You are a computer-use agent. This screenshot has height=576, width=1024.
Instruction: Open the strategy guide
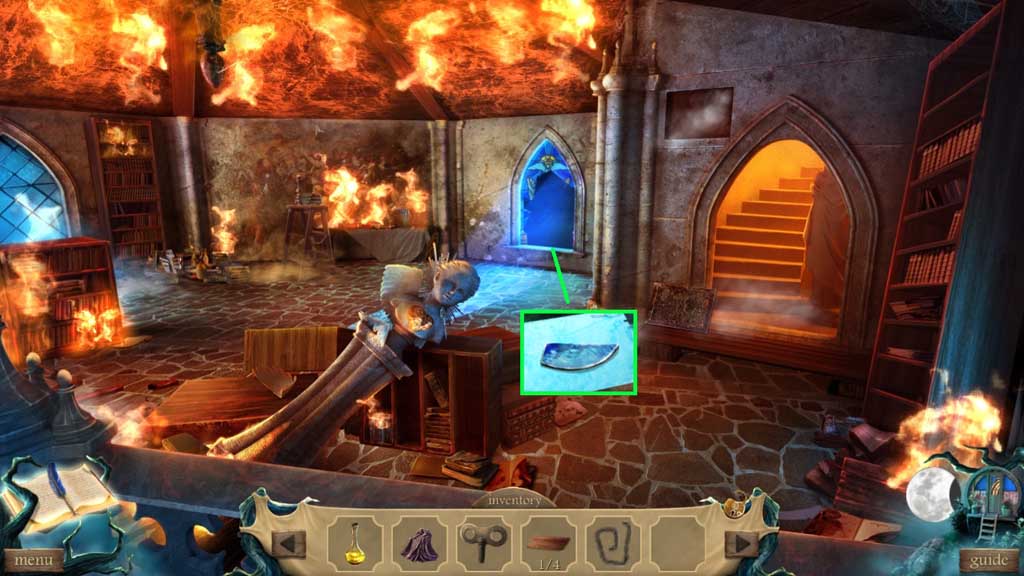tap(988, 560)
